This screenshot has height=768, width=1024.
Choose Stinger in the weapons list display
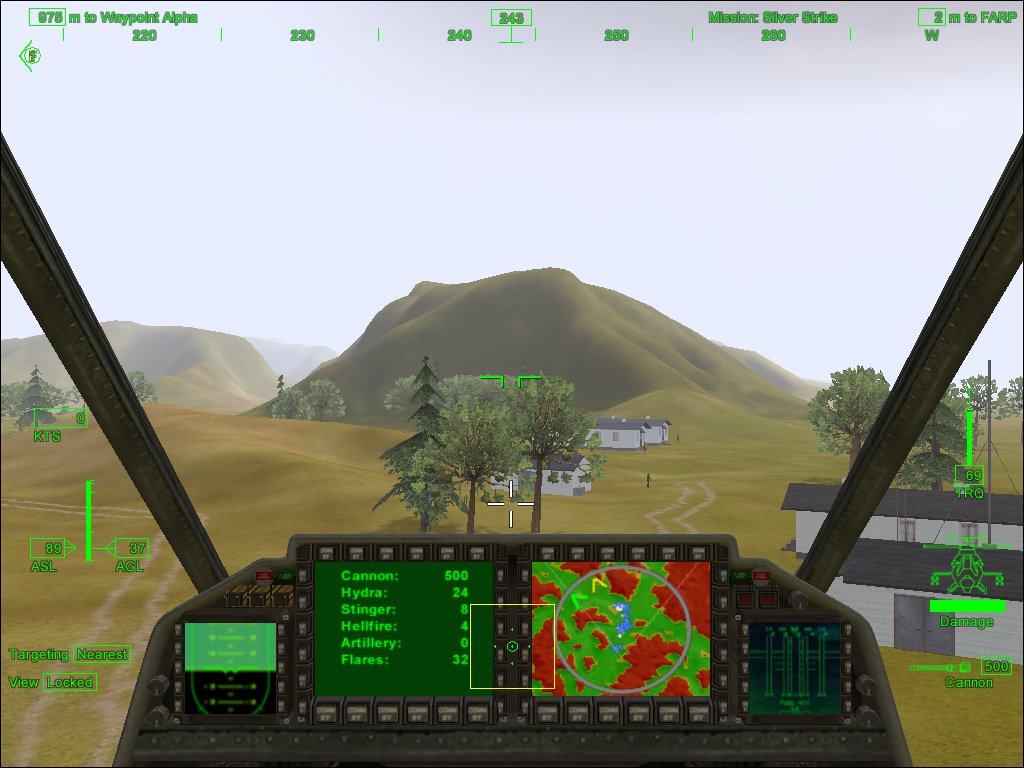click(x=404, y=609)
